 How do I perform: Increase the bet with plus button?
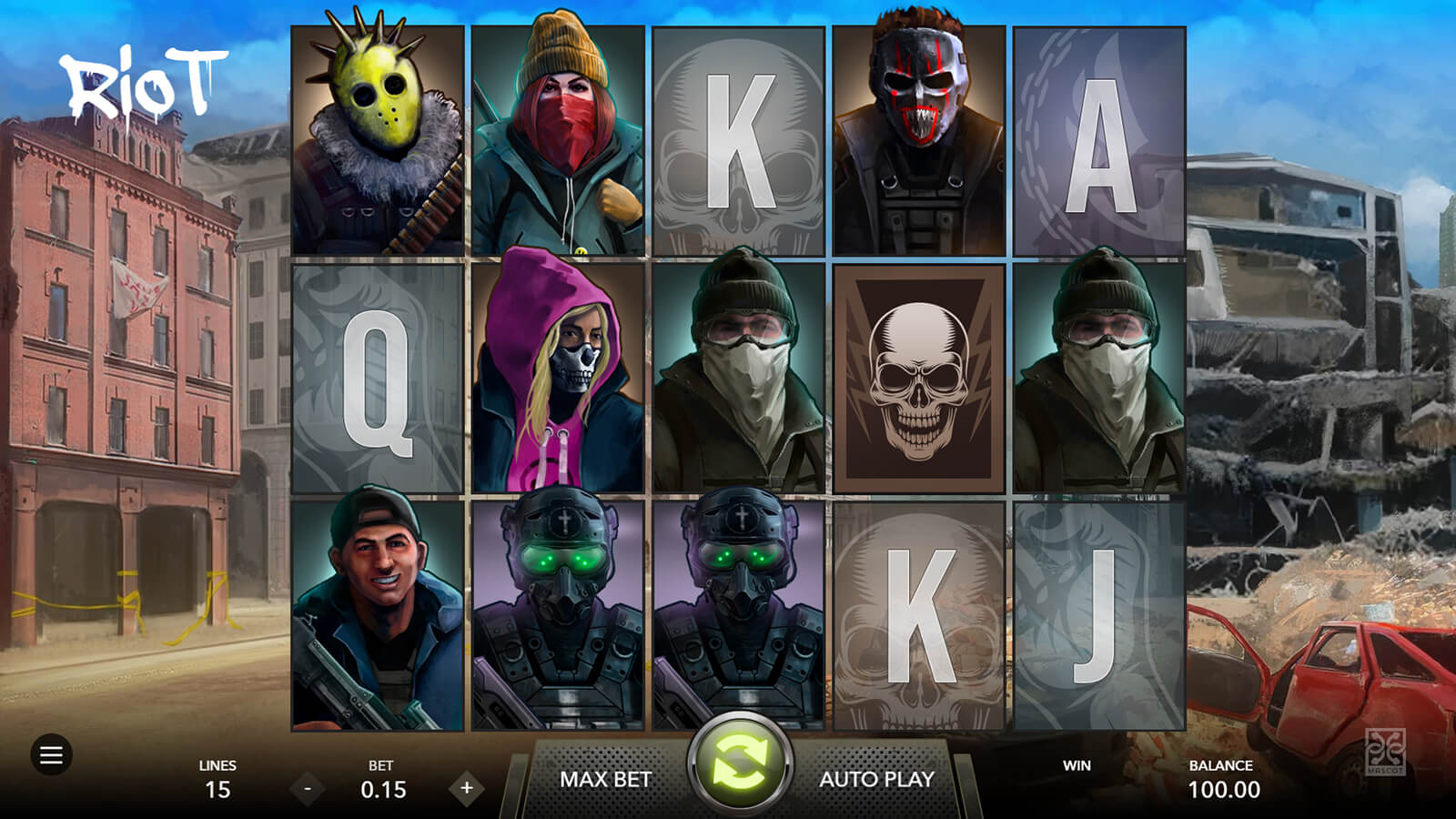point(467,788)
